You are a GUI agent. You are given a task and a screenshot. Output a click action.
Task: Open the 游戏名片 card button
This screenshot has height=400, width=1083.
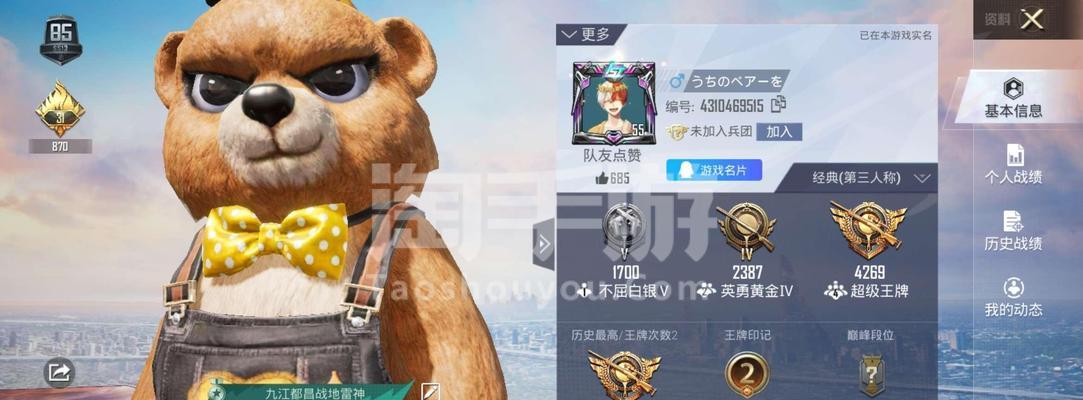(714, 170)
